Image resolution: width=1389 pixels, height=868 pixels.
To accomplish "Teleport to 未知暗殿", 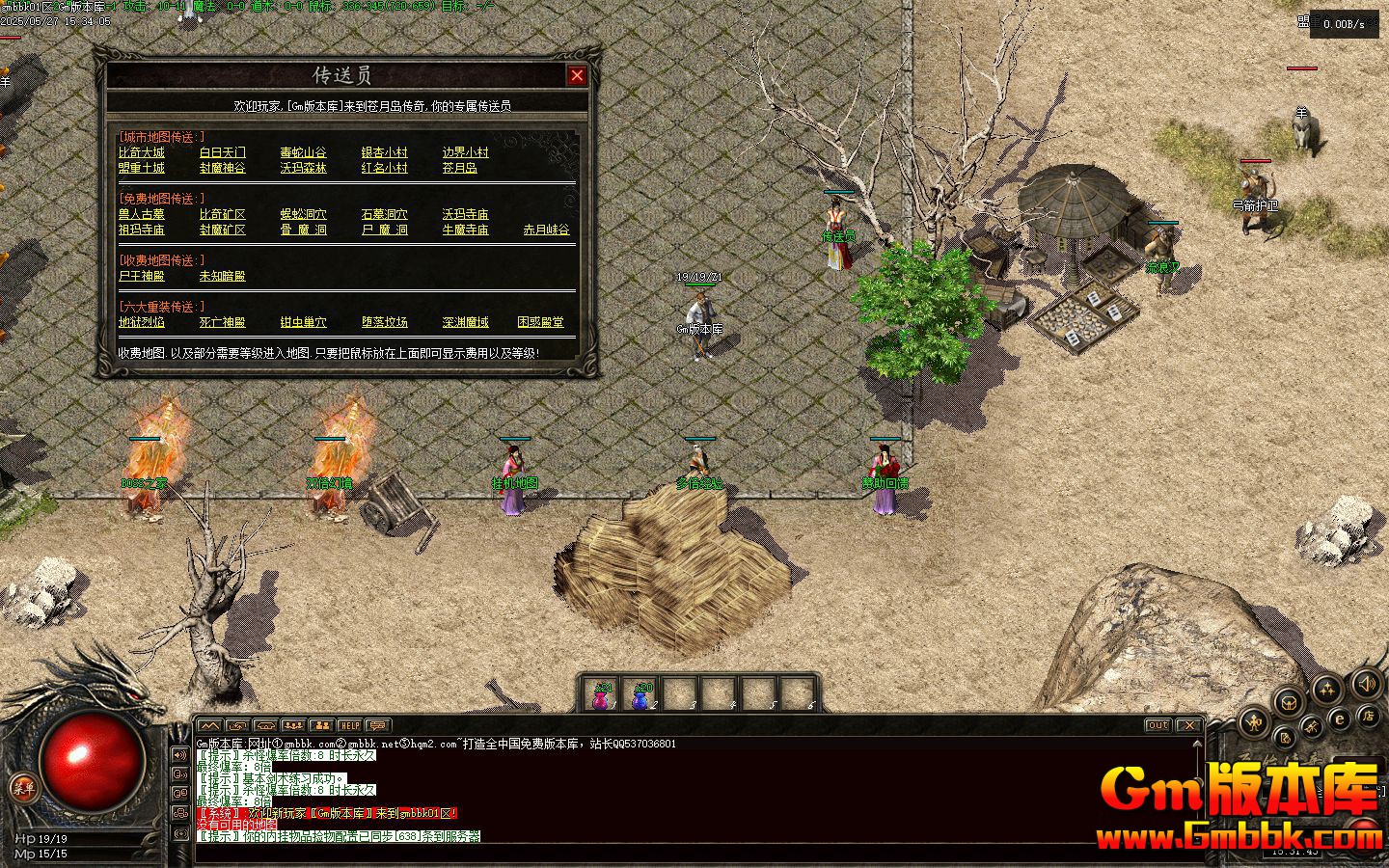I will coord(223,276).
